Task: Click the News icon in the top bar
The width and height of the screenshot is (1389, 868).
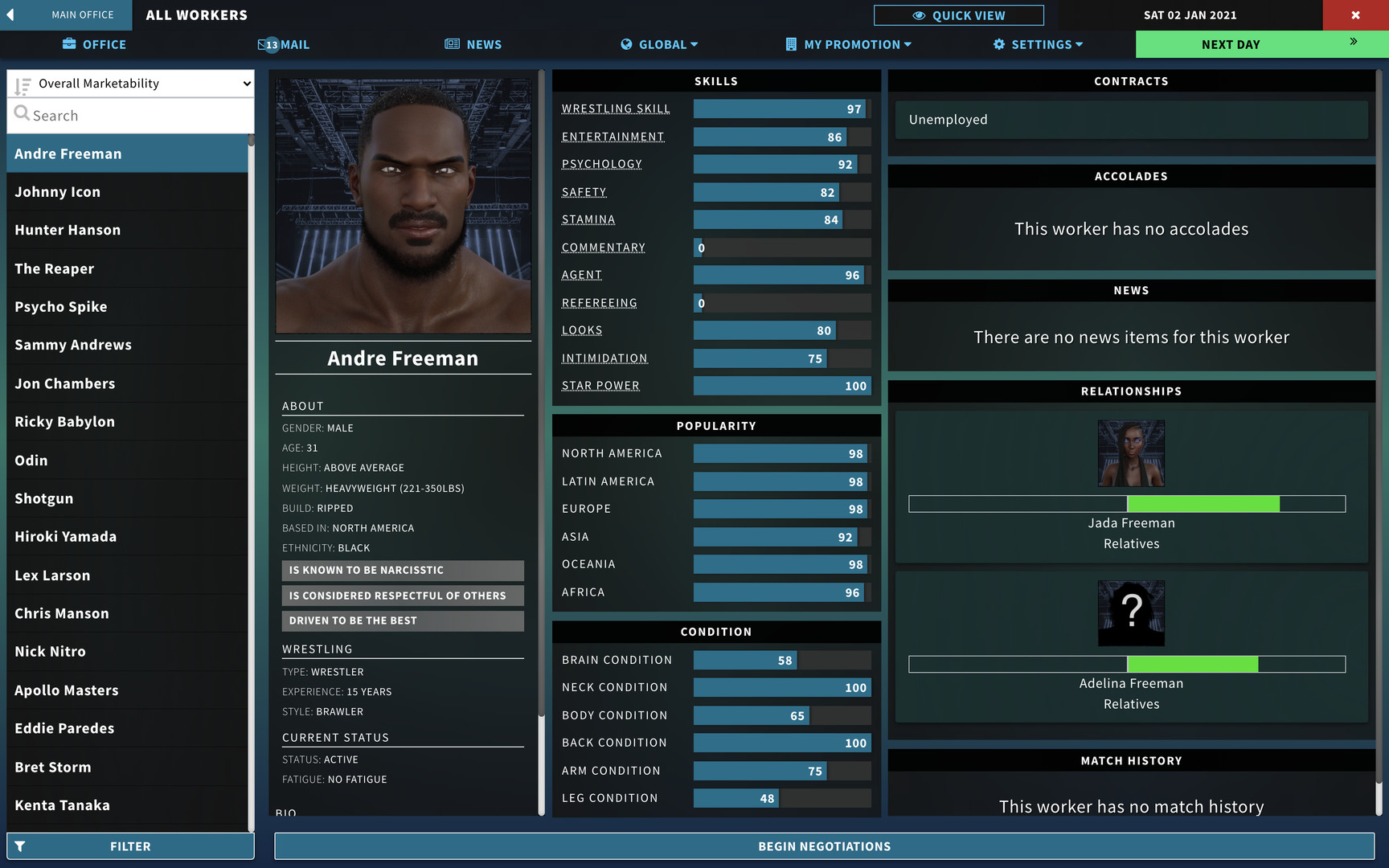Action: pos(450,44)
